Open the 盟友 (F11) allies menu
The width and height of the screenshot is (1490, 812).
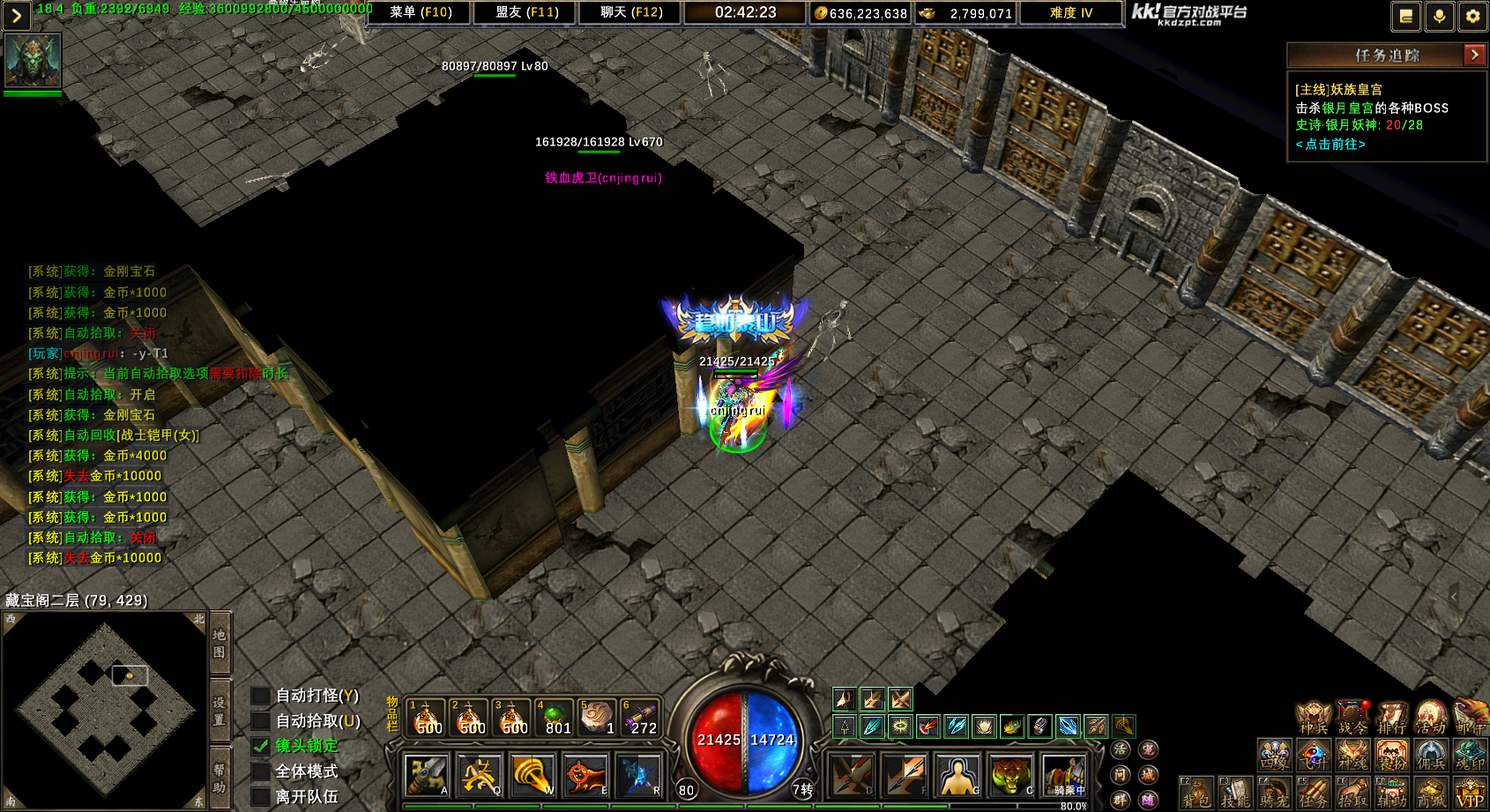point(526,12)
